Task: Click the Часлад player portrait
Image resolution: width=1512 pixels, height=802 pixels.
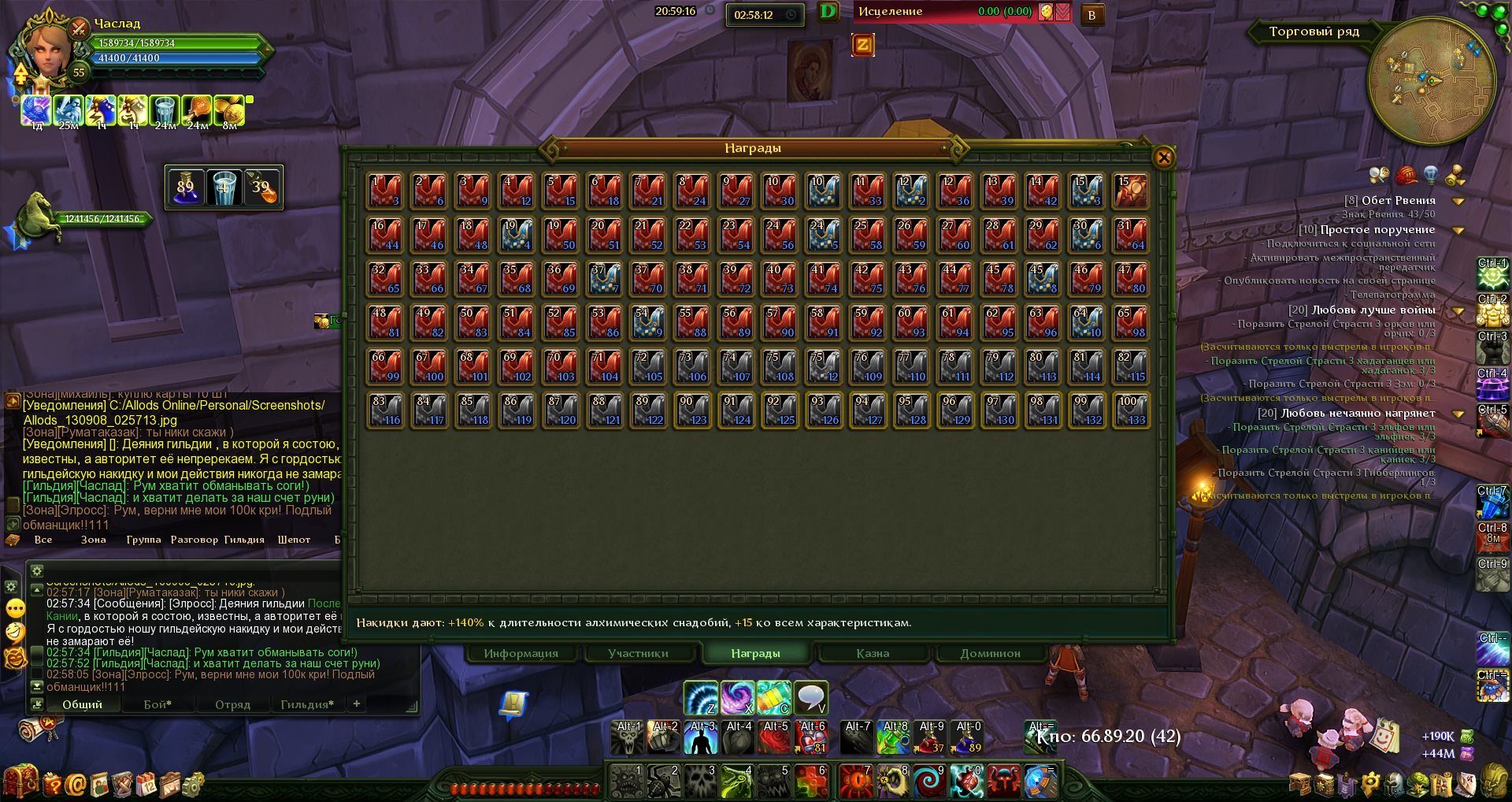Action: 47,49
